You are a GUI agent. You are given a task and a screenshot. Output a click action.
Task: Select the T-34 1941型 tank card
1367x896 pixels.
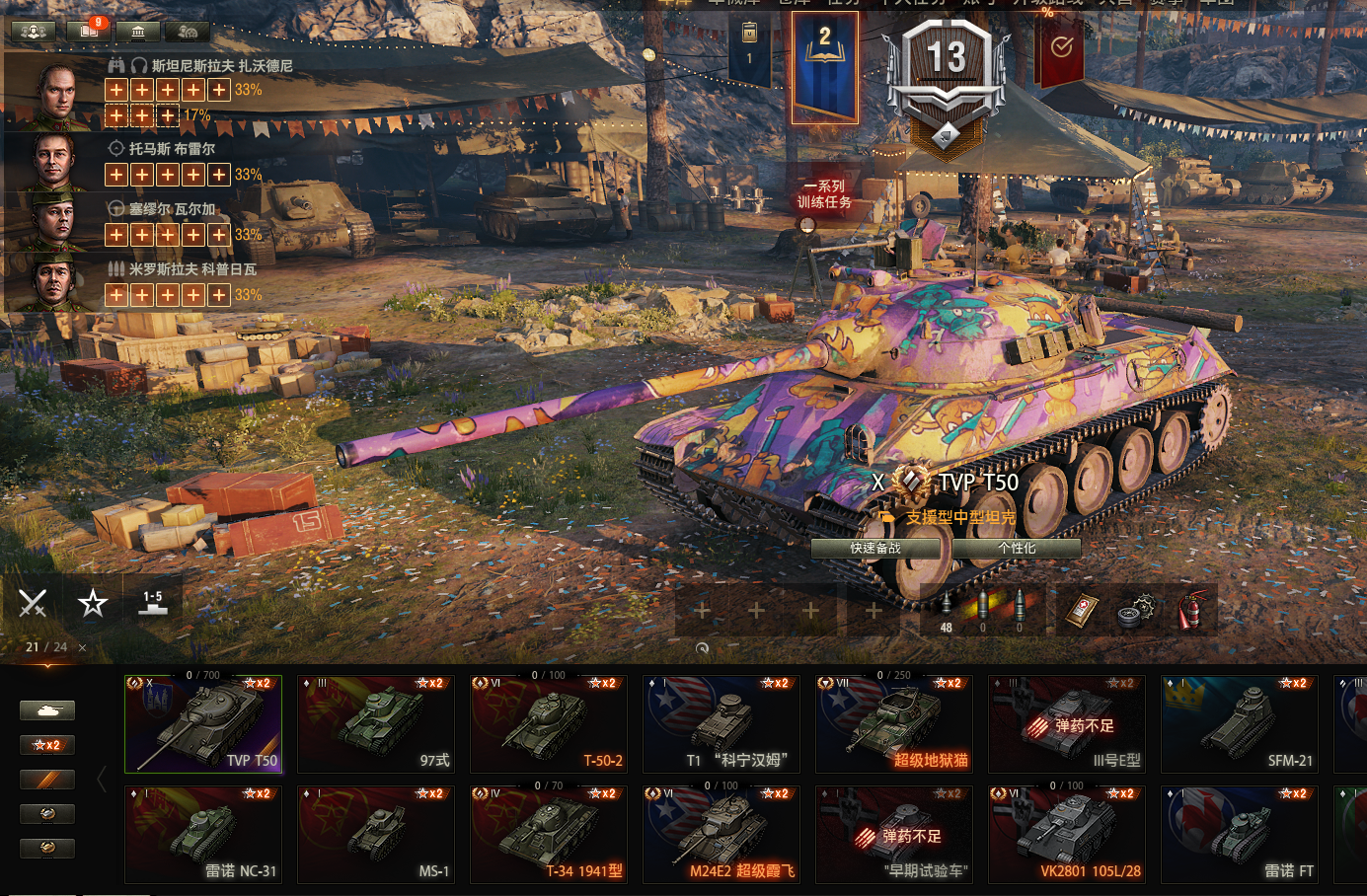point(549,835)
